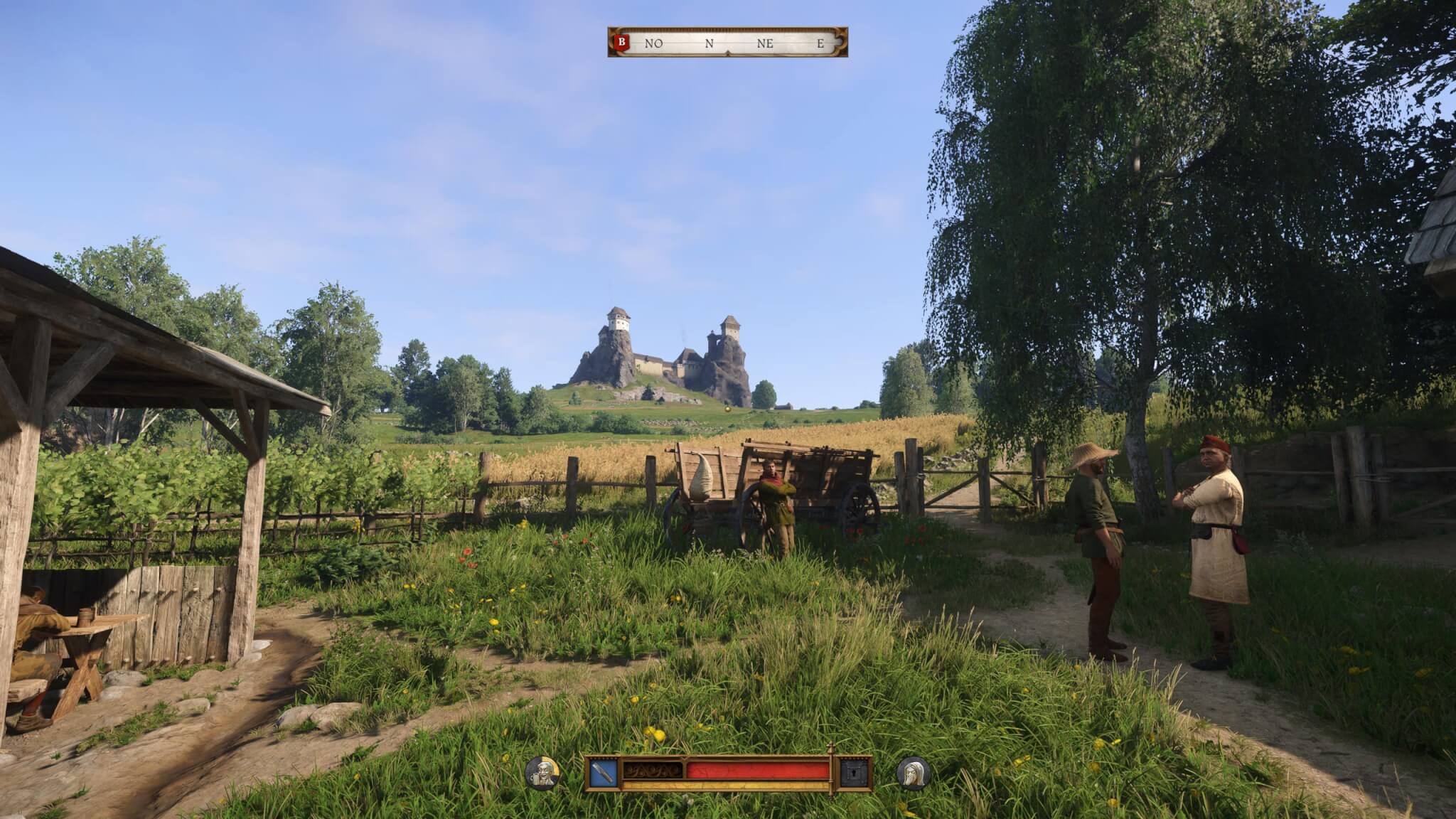Select the equipped blade weapon slot
Screen dimensions: 1456x819
pos(604,773)
